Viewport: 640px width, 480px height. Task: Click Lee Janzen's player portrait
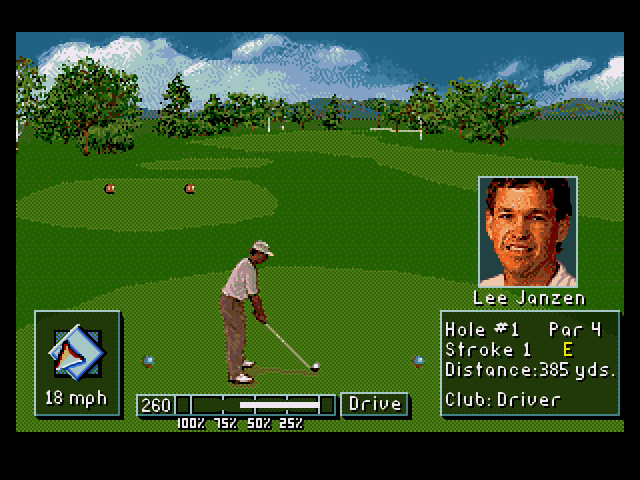[527, 233]
